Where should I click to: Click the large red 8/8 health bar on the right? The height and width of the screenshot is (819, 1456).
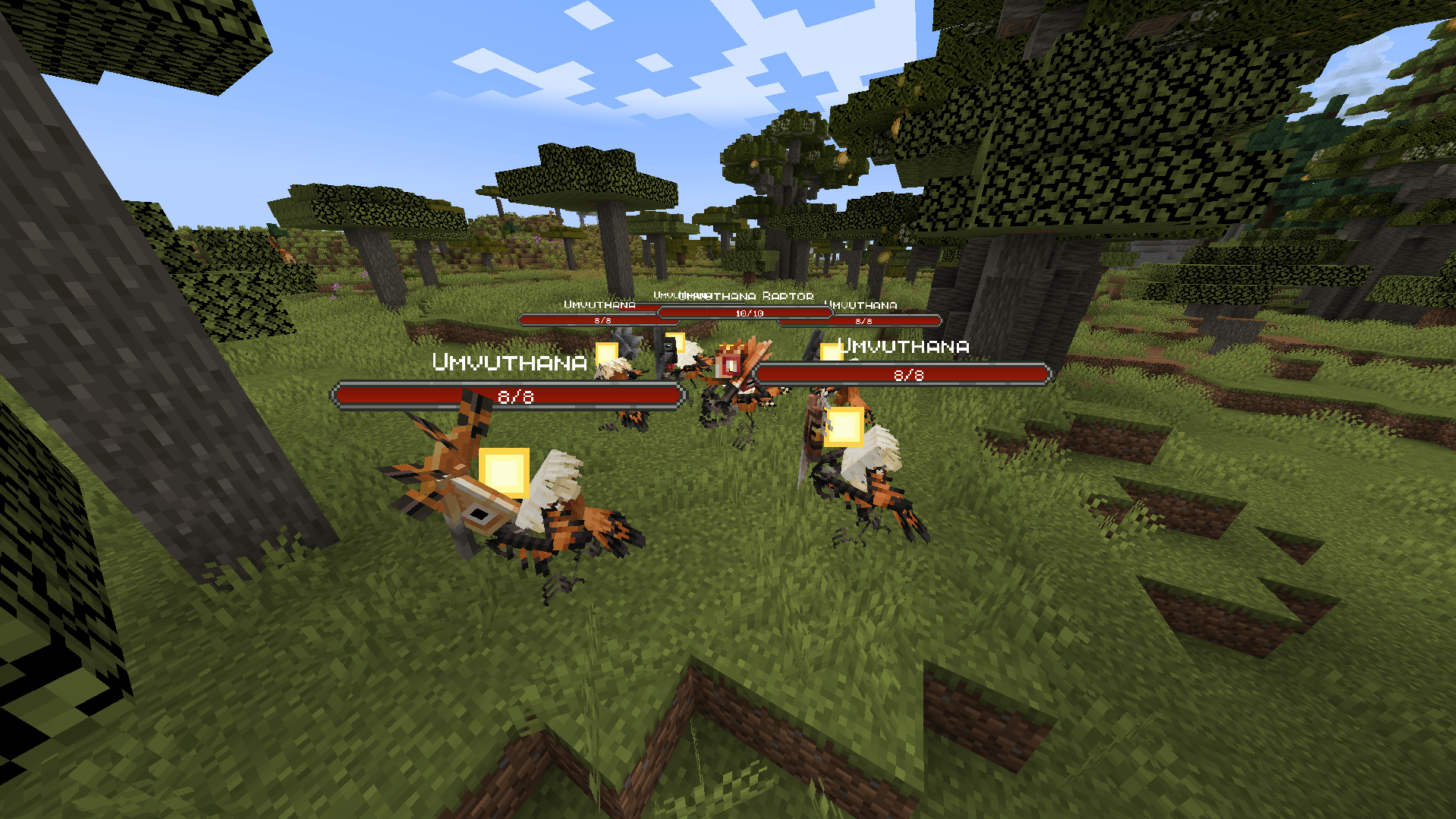click(x=903, y=374)
